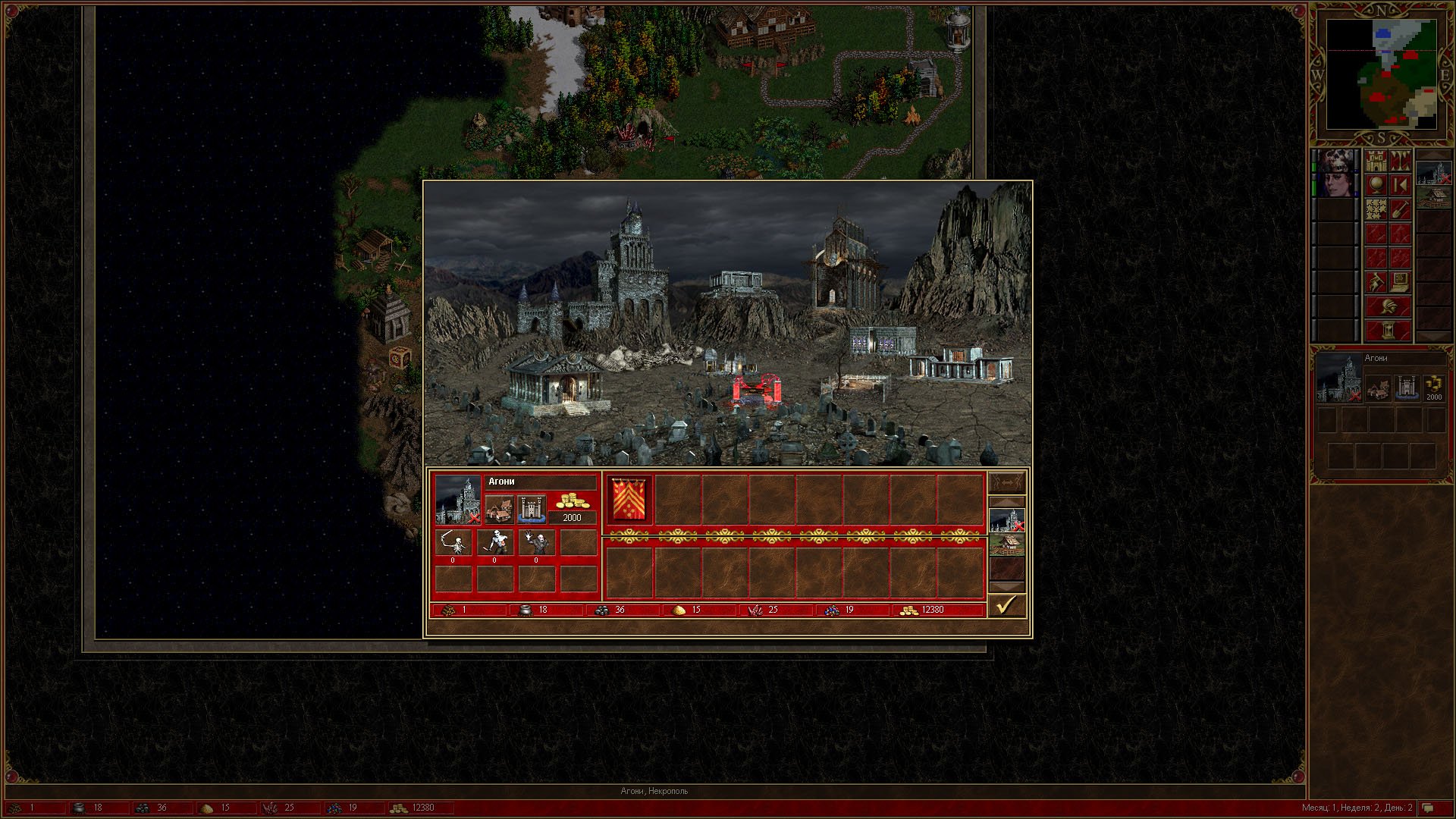Select the Wight creature growth icon

pos(536,542)
